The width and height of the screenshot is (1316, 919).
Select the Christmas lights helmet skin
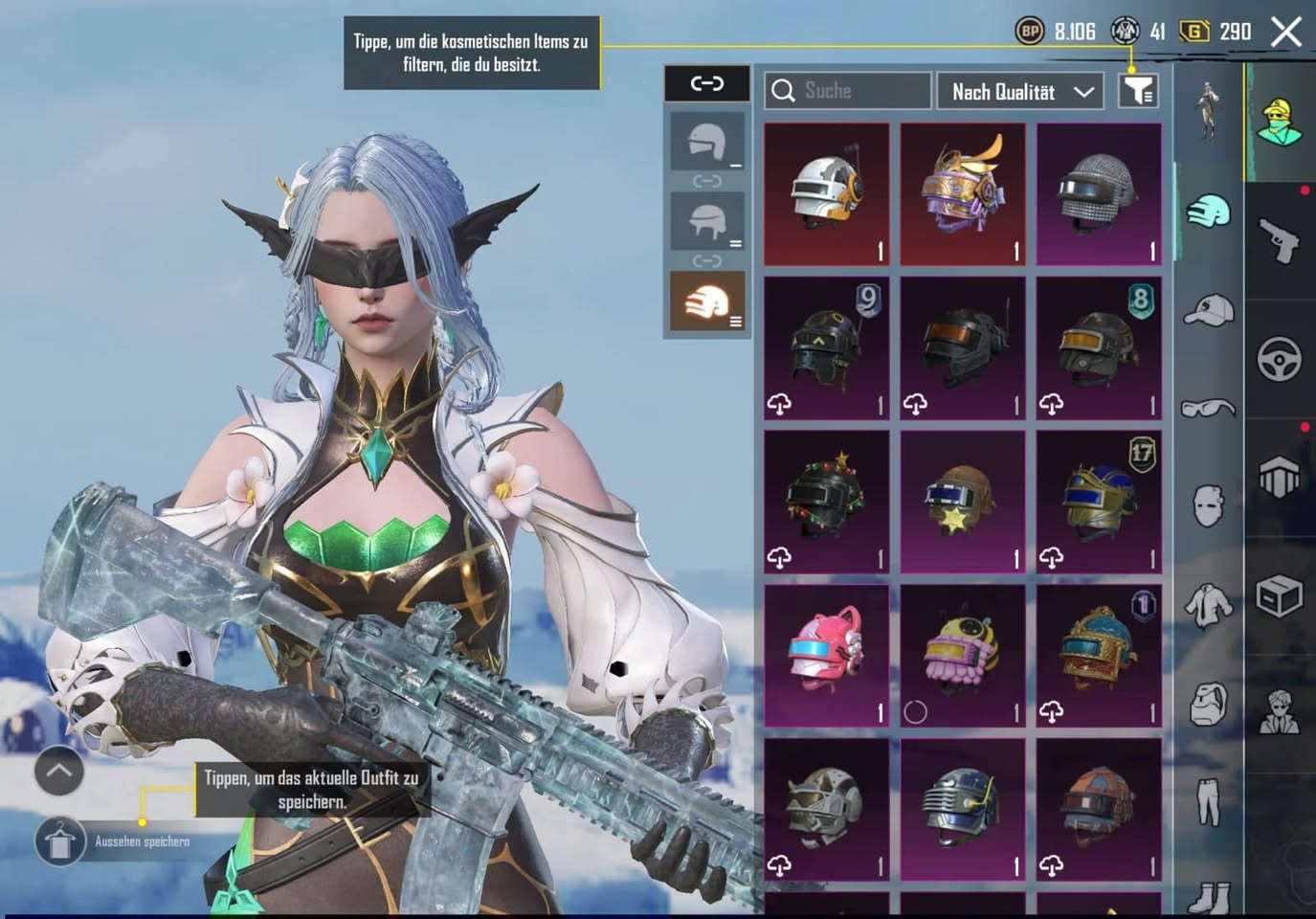point(827,502)
